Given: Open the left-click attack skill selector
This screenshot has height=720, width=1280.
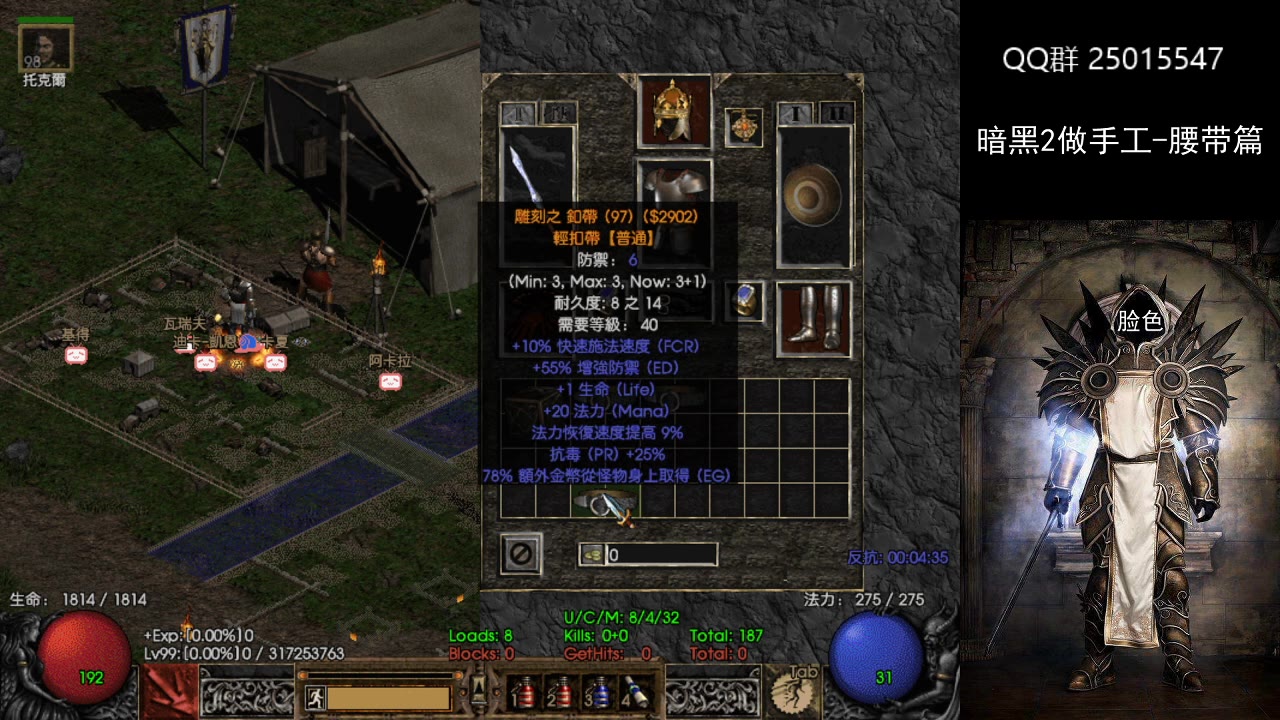Looking at the screenshot, I should (x=170, y=690).
